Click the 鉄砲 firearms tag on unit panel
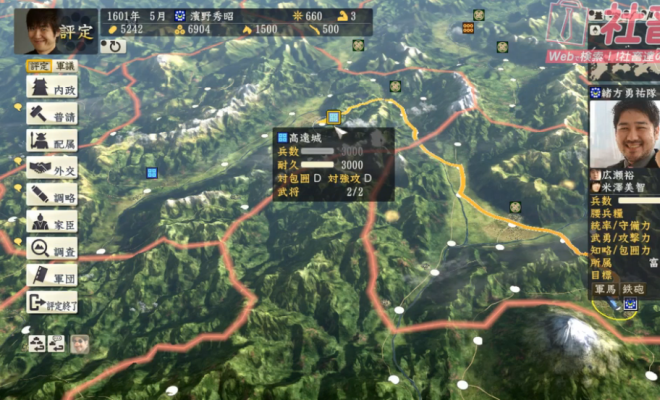Image resolution: width=660 pixels, height=400 pixels. pos(633,289)
